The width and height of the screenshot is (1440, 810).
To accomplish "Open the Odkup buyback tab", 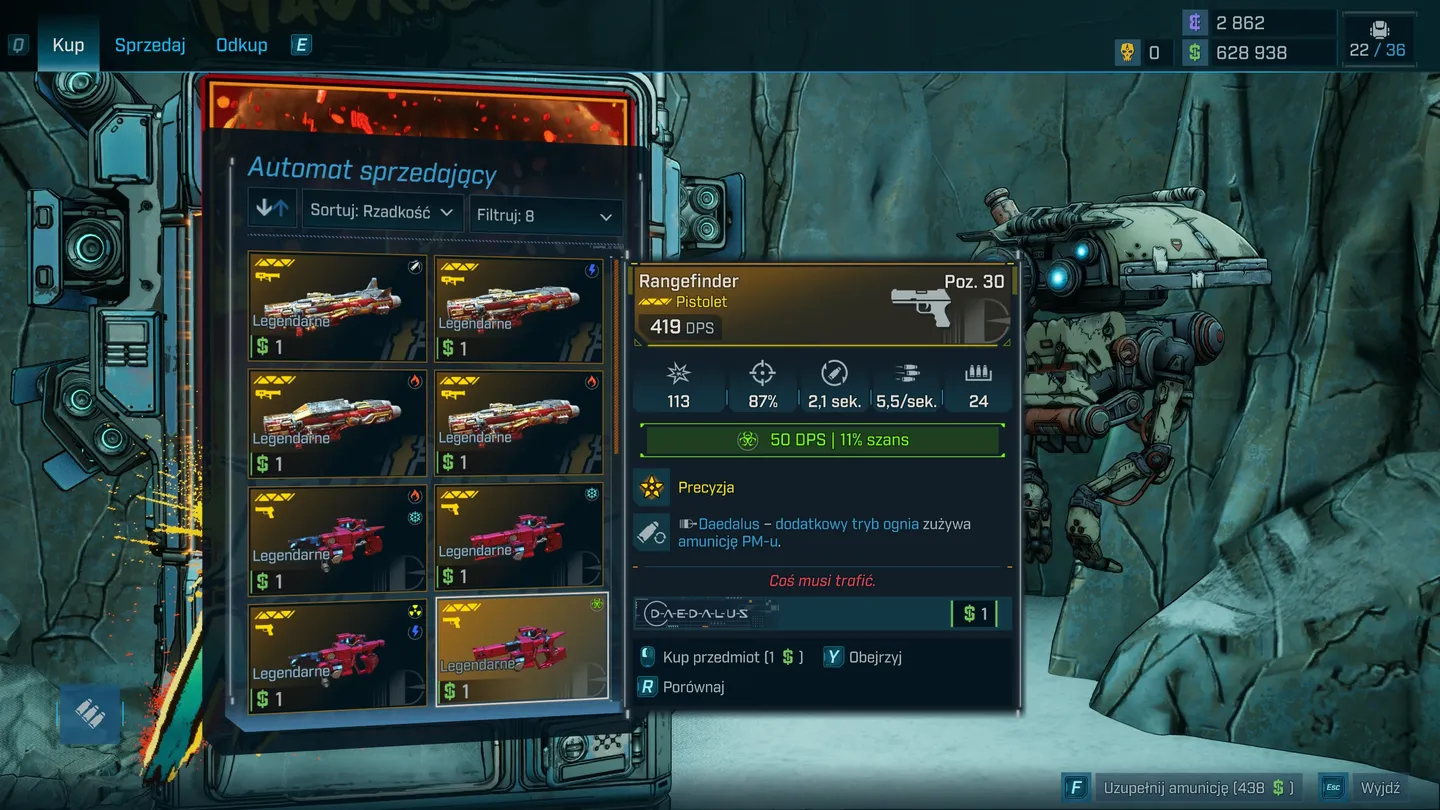I will click(242, 46).
